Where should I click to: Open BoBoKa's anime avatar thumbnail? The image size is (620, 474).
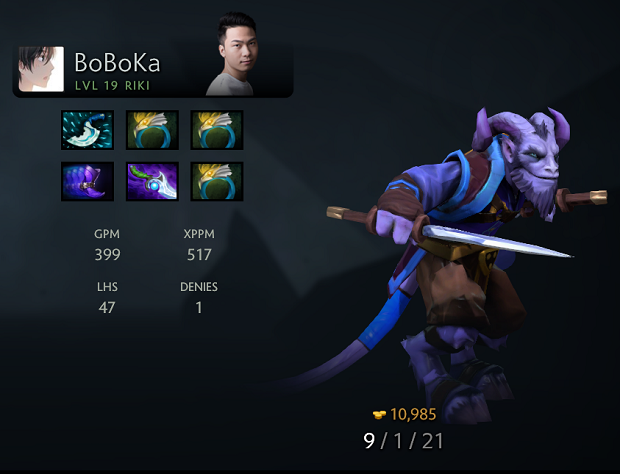click(x=41, y=70)
